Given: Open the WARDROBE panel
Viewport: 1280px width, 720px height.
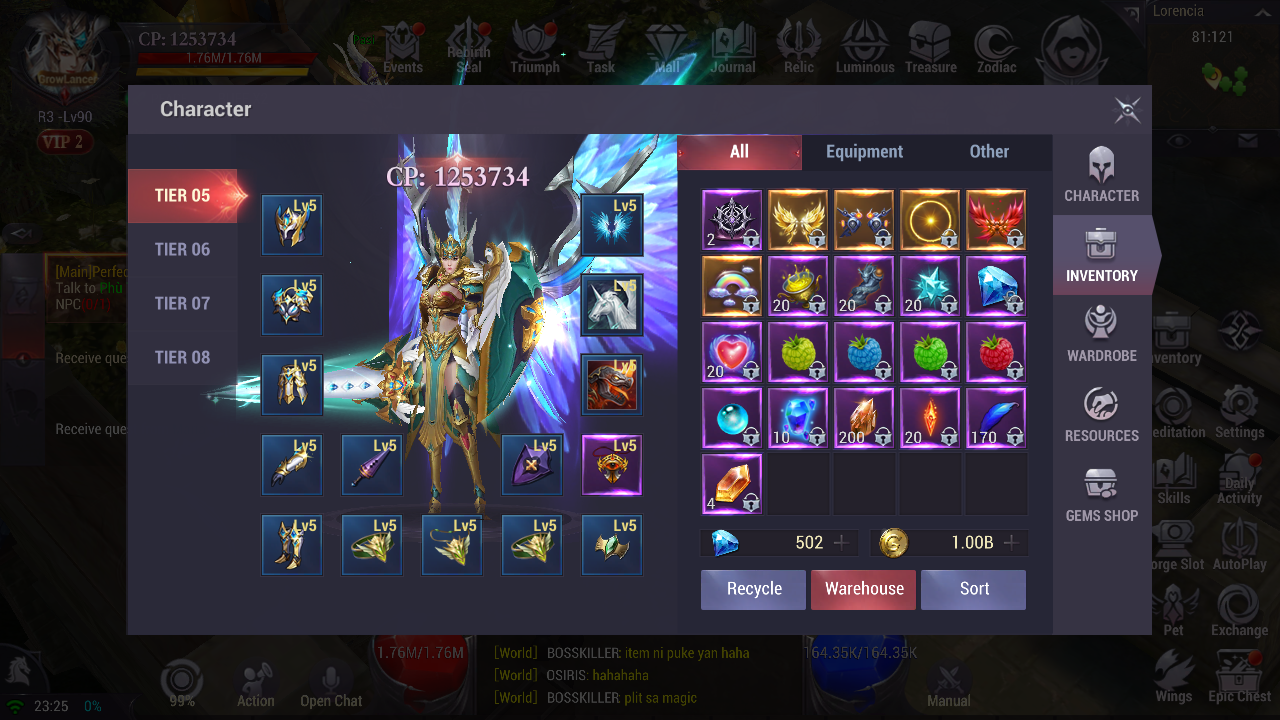Looking at the screenshot, I should [x=1101, y=335].
